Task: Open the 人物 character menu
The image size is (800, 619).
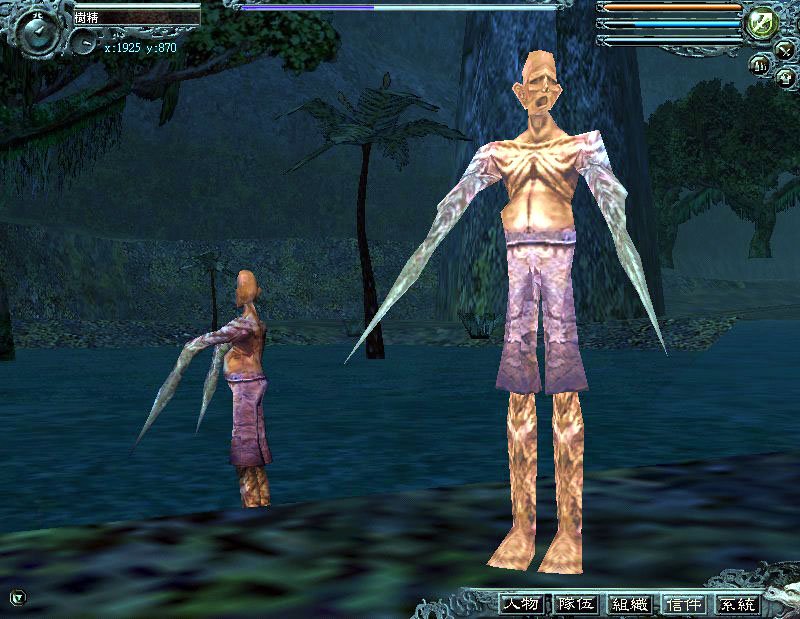Action: pos(522,604)
